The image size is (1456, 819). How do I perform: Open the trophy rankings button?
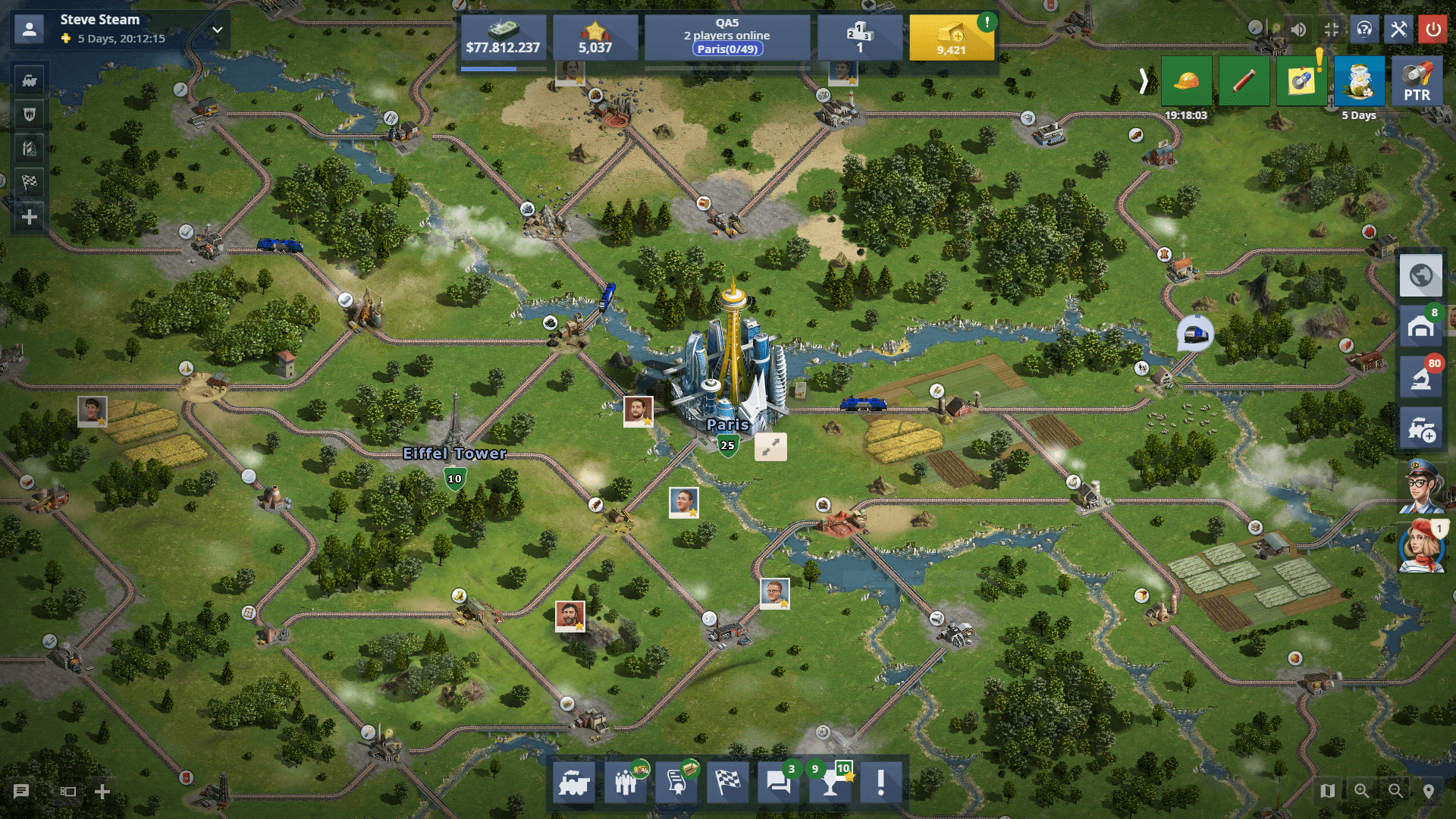[x=830, y=783]
